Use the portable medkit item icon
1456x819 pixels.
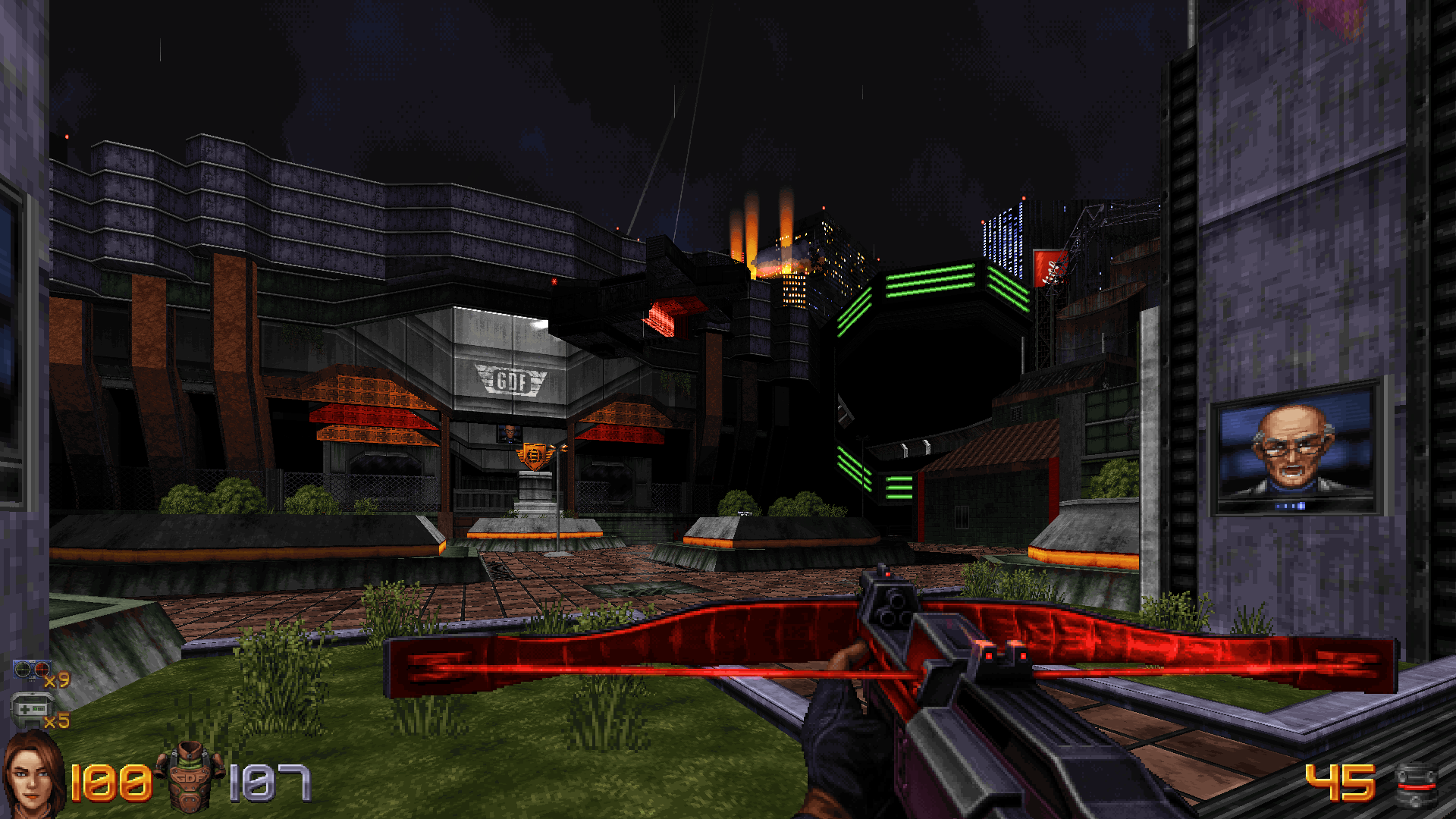29,710
